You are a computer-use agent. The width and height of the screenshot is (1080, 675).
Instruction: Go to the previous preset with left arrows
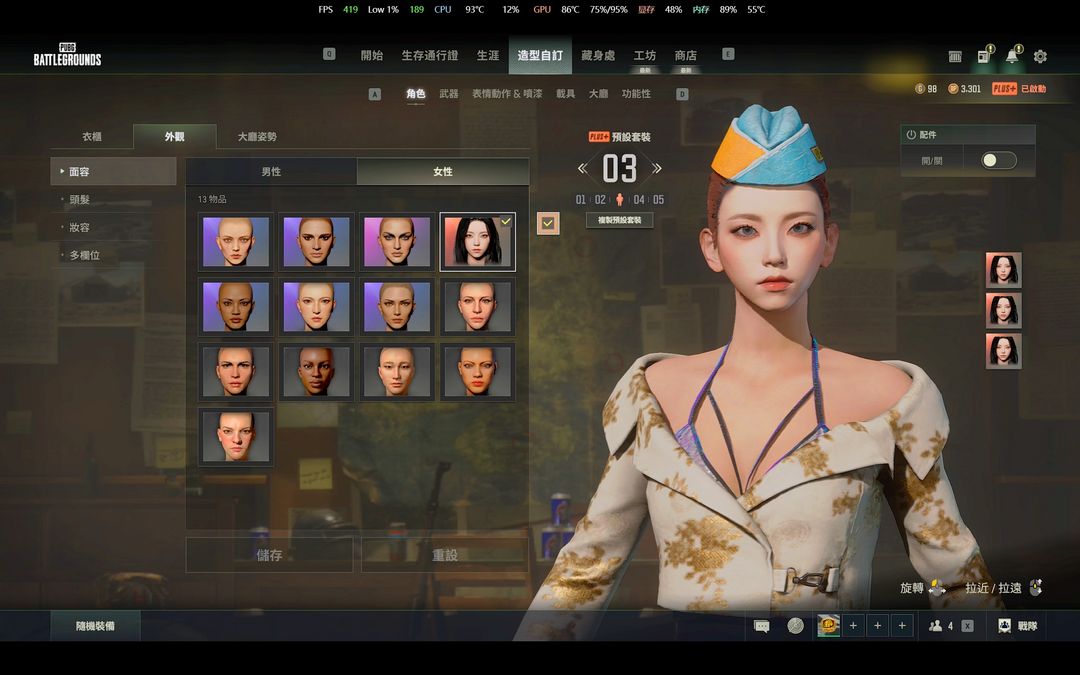pyautogui.click(x=582, y=168)
